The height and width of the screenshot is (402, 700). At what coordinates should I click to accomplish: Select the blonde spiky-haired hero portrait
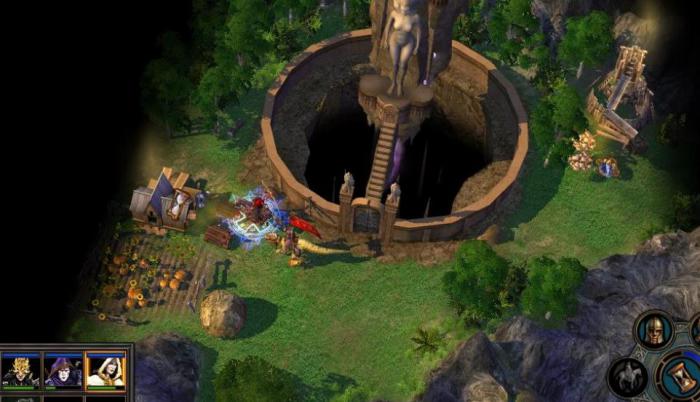tap(21, 369)
